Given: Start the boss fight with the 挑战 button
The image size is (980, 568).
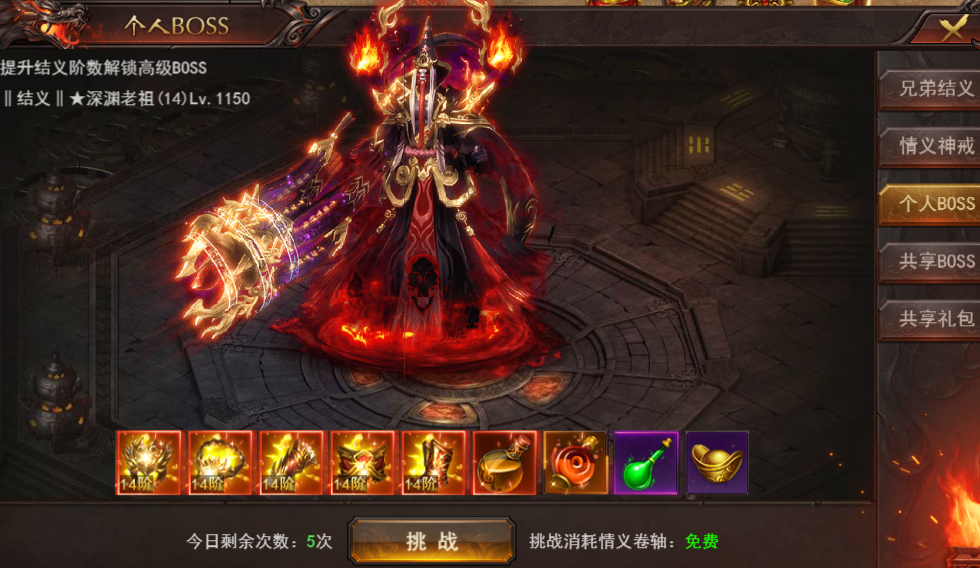Looking at the screenshot, I should (x=431, y=541).
